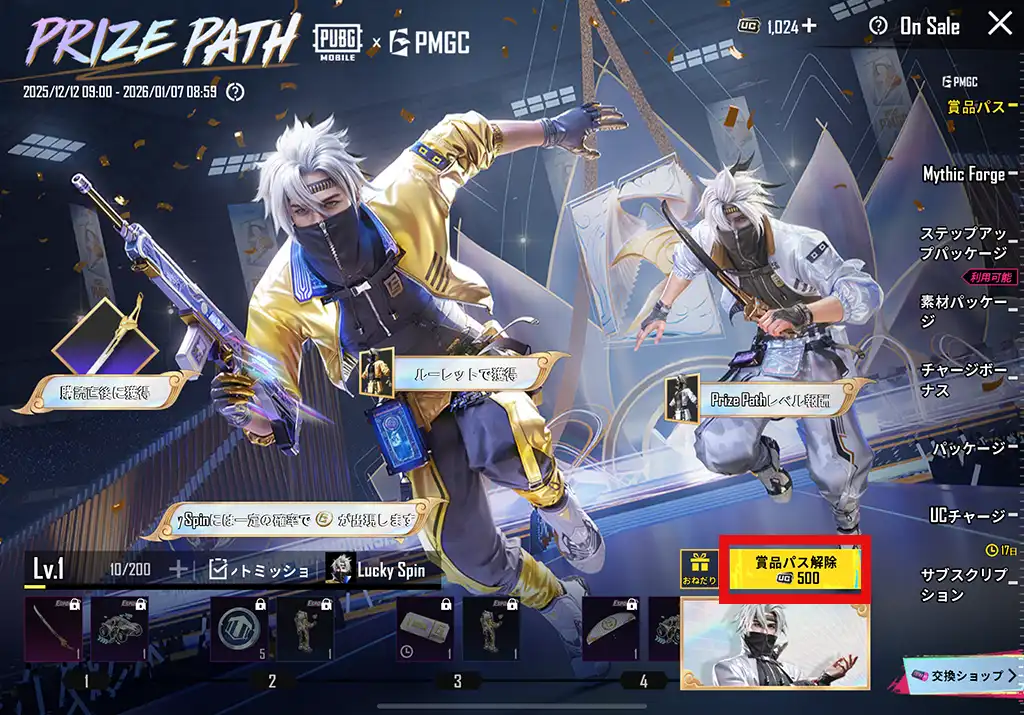
Task: Add UC with the plus button
Action: (x=808, y=26)
